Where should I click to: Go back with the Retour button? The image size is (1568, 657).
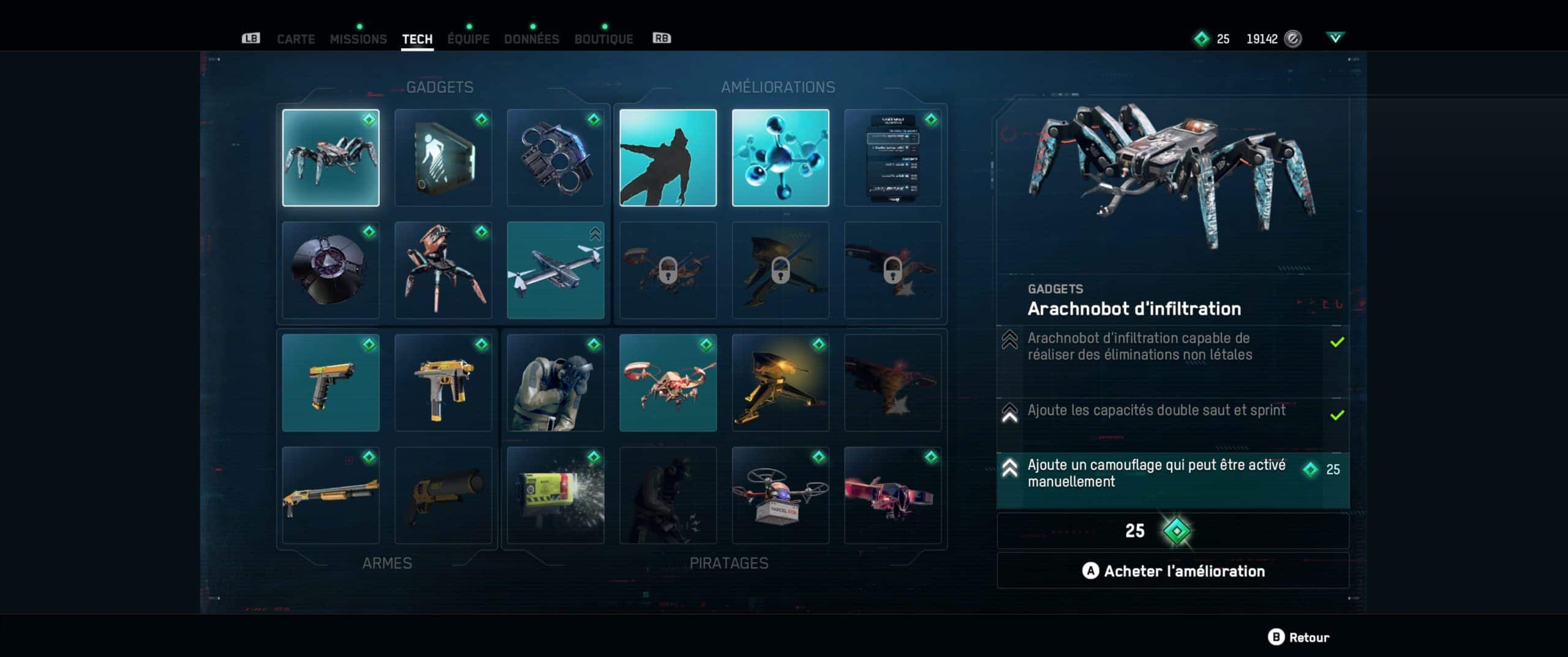point(1300,637)
